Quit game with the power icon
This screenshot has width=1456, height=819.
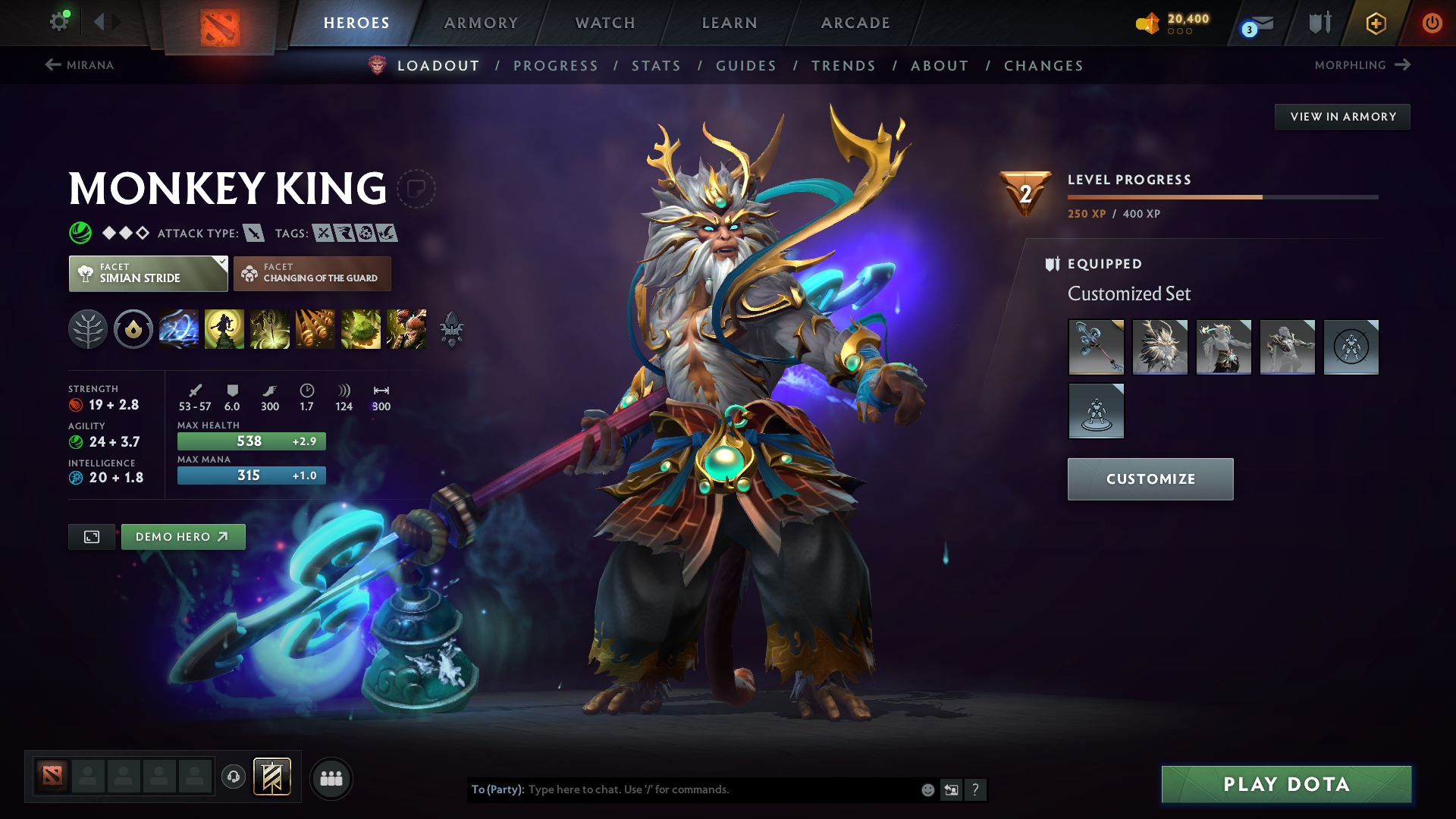1432,23
